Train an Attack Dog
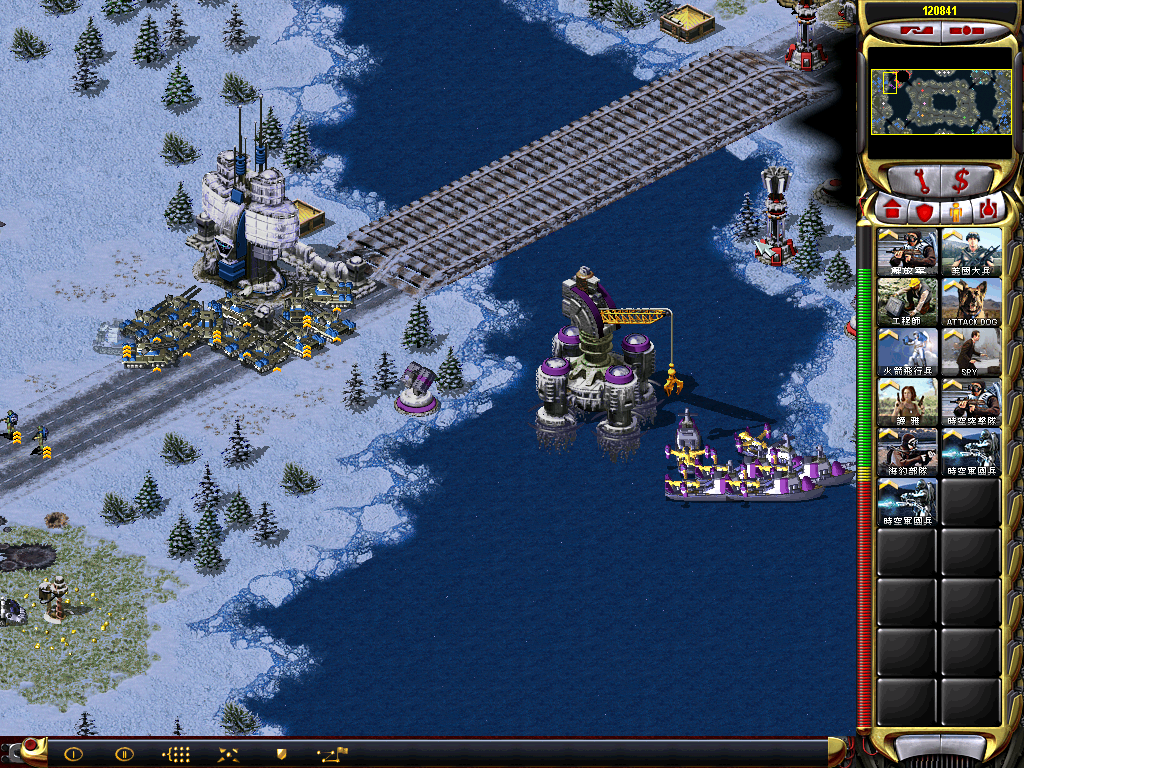 971,302
